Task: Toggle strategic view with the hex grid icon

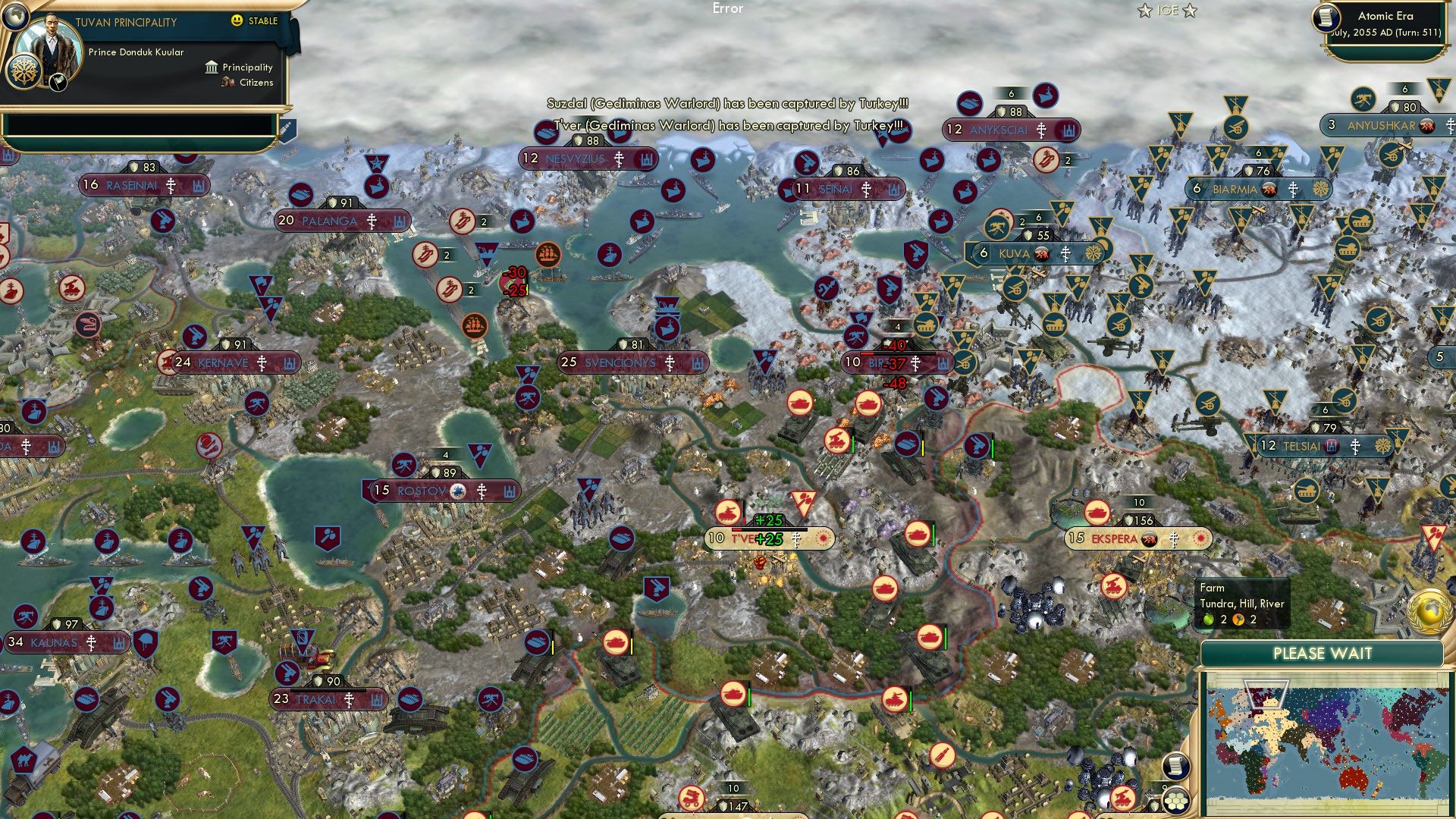Action: point(1175,799)
